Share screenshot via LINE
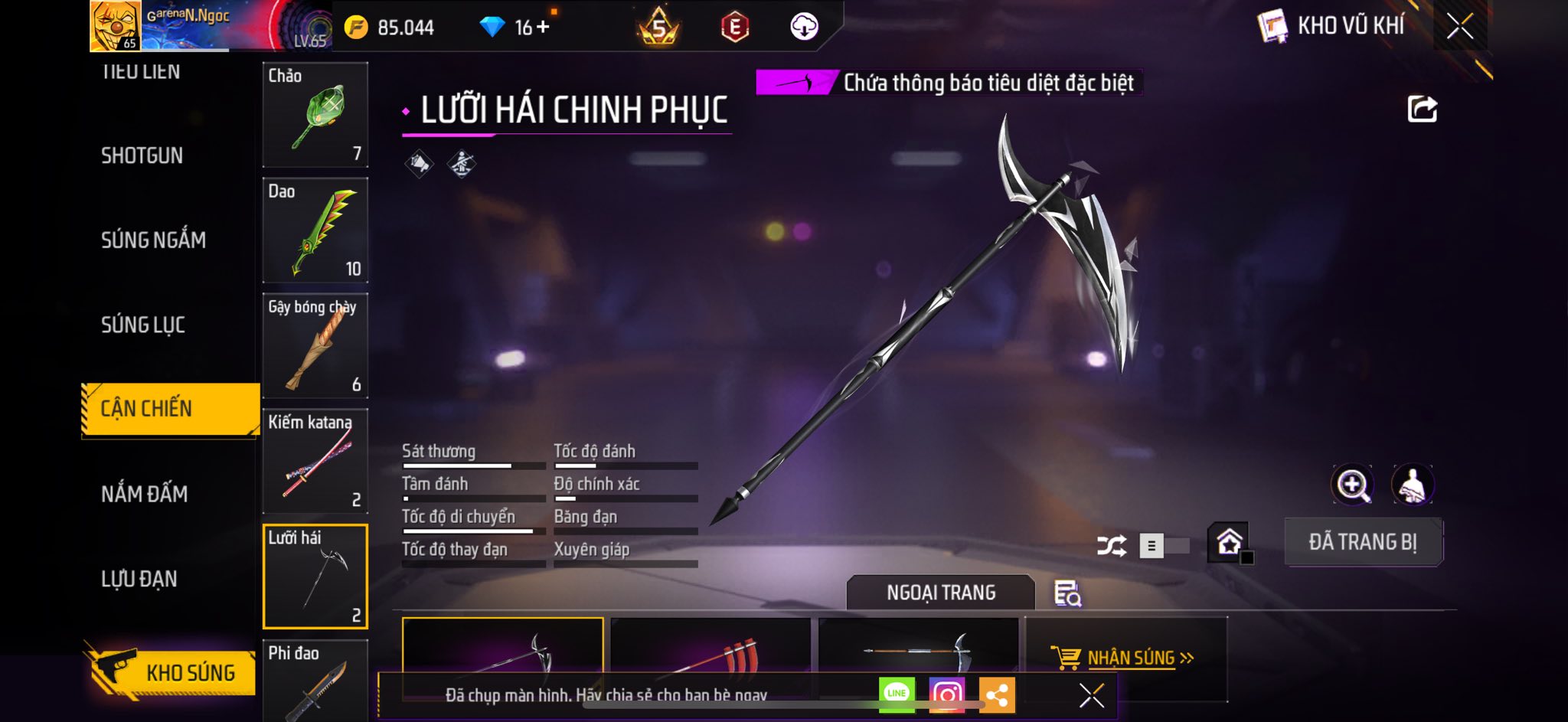The height and width of the screenshot is (722, 1568). pos(897,694)
